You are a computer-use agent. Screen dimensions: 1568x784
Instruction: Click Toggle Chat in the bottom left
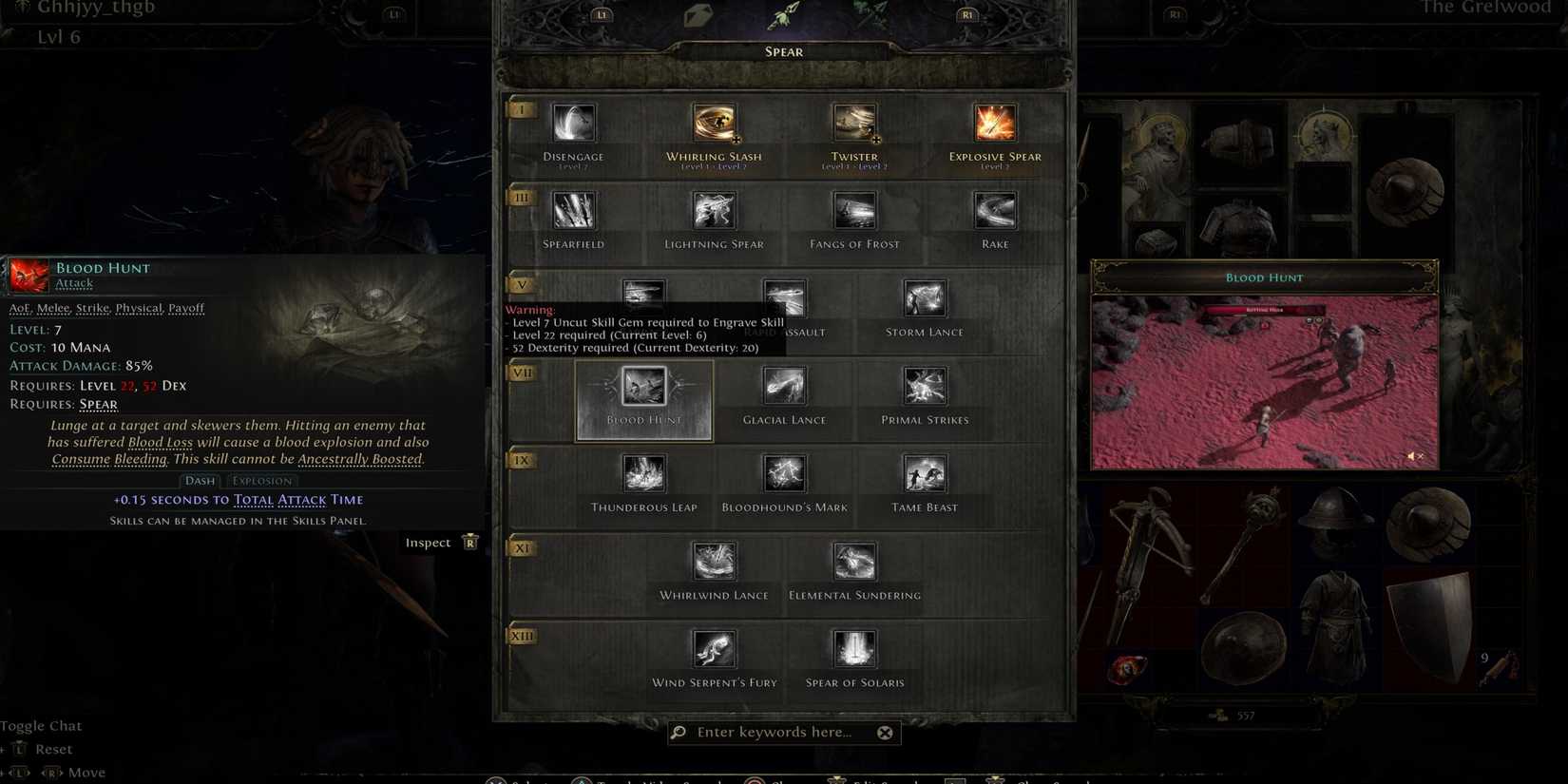[42, 725]
